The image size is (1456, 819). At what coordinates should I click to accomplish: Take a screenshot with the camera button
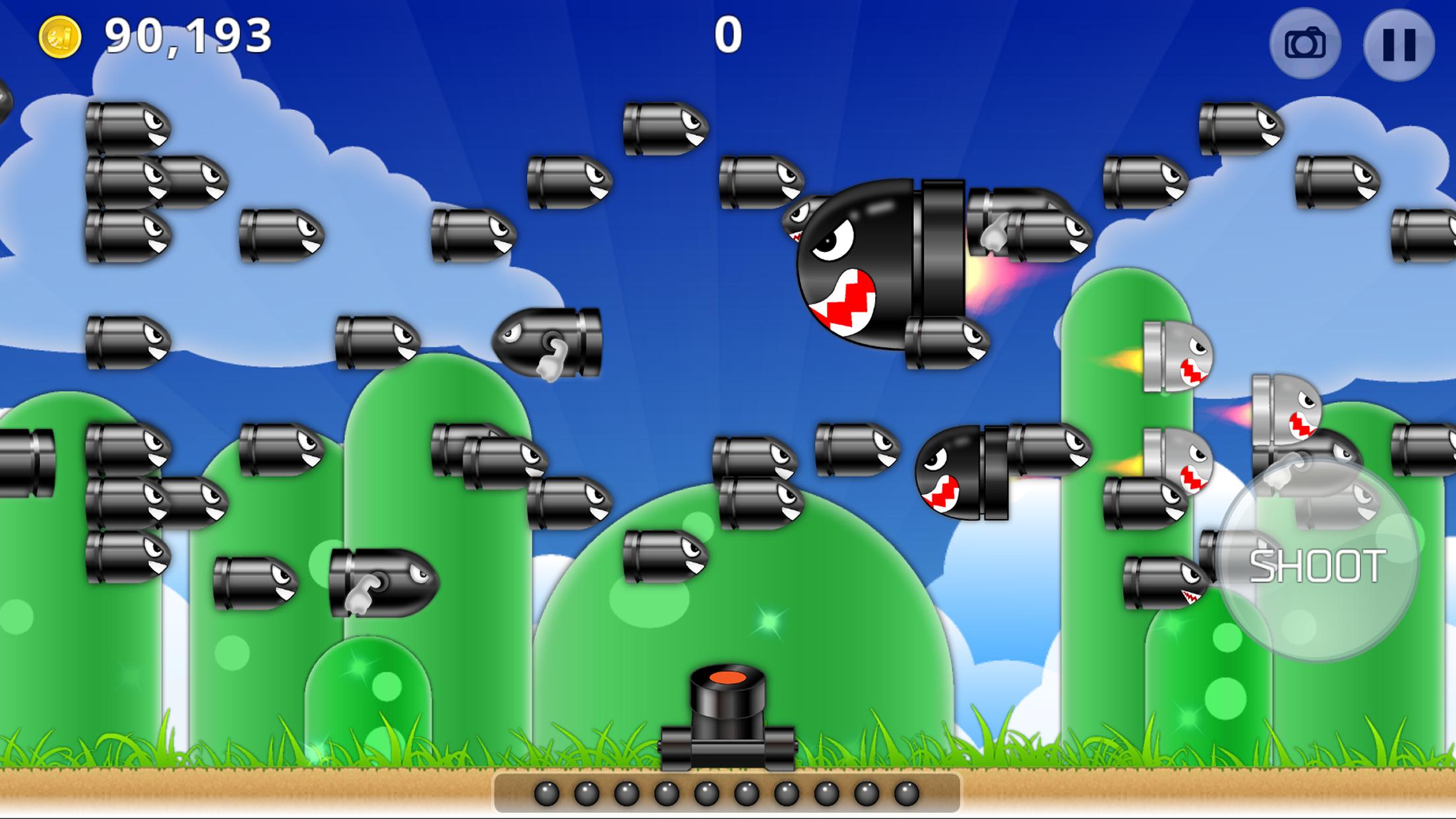pos(1305,44)
